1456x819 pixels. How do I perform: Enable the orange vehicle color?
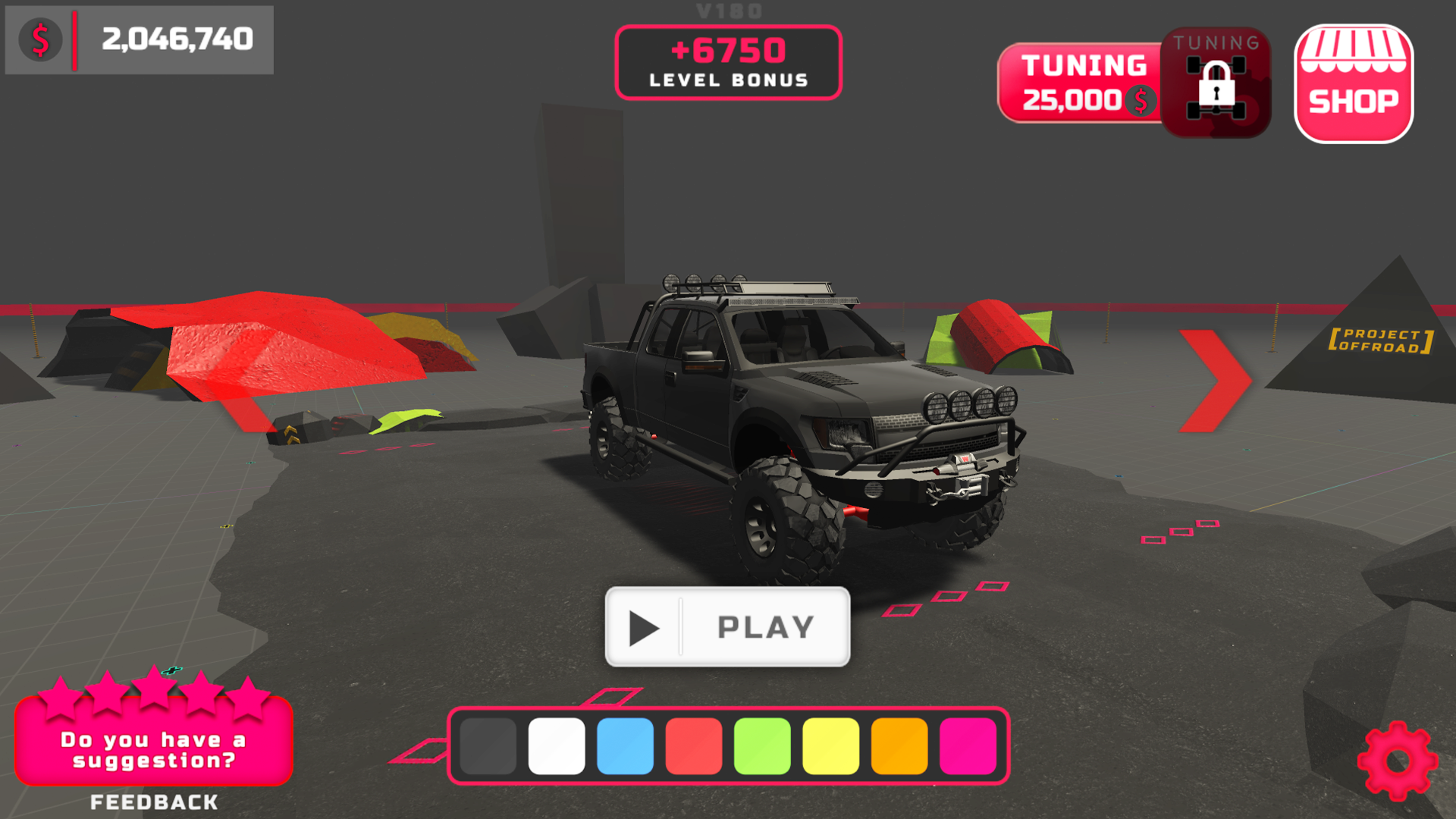[899, 746]
